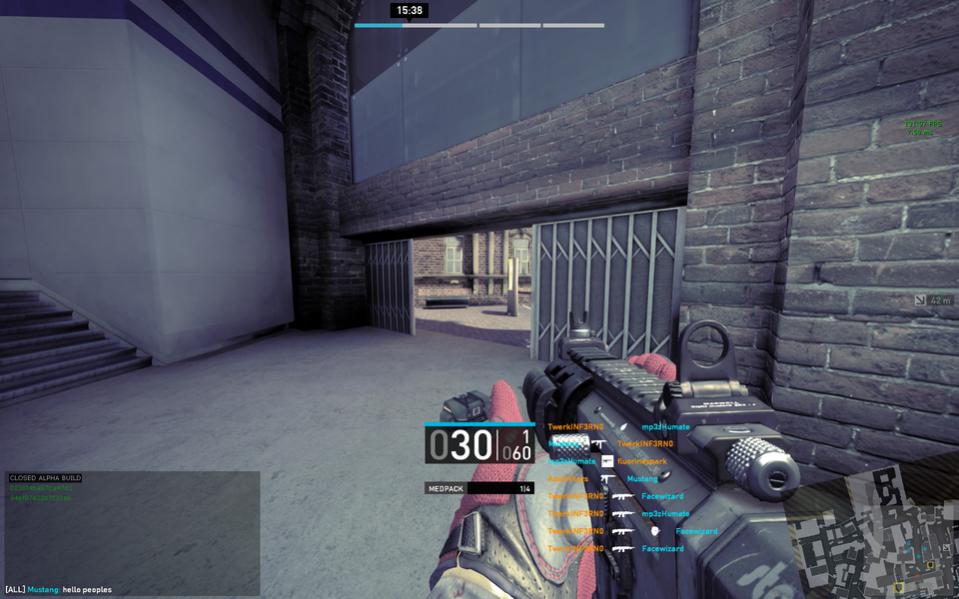Click the minimap in the corner
Screen dimensions: 959x599
tap(870, 540)
